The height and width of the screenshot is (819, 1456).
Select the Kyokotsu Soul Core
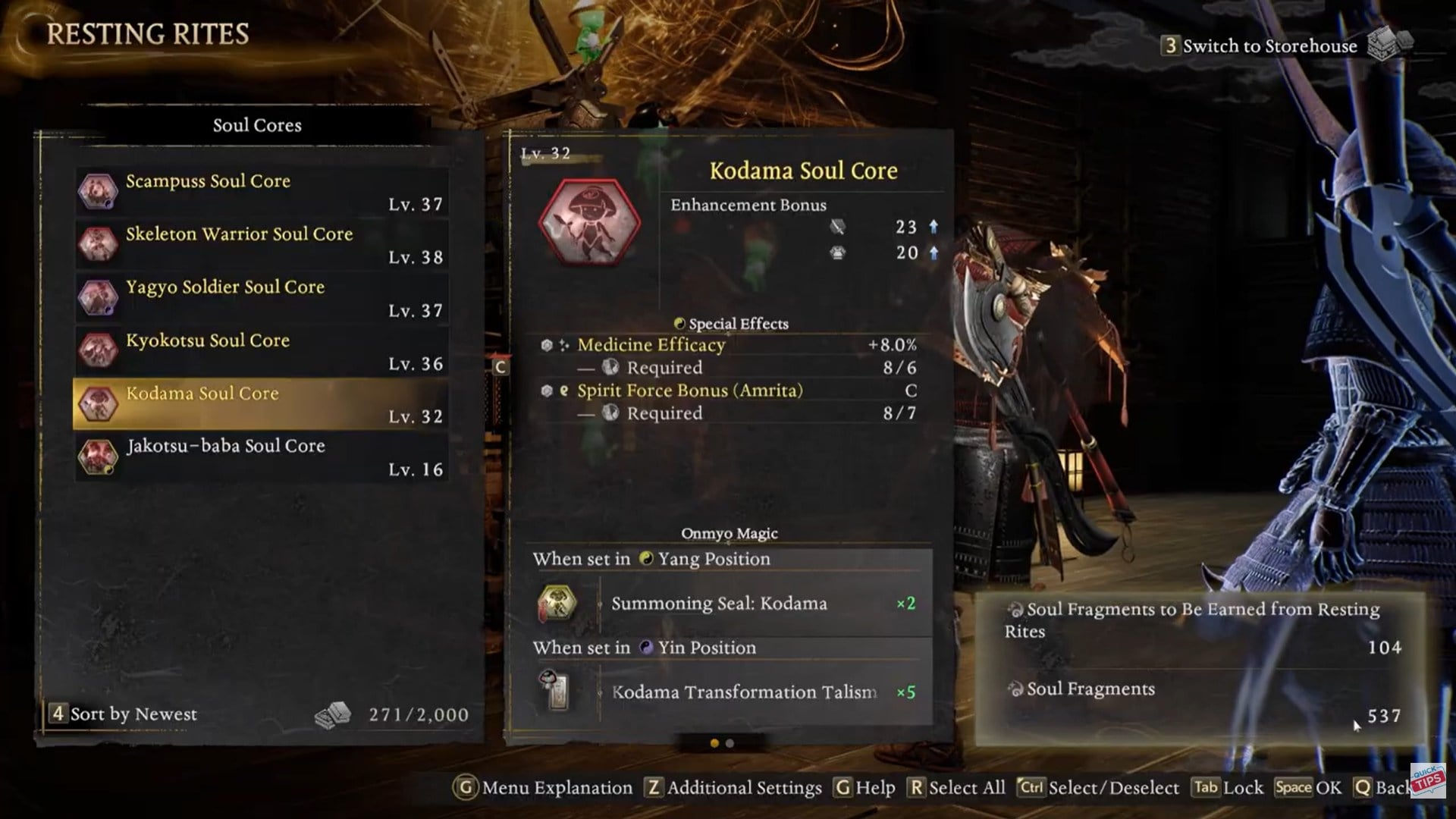tap(261, 350)
